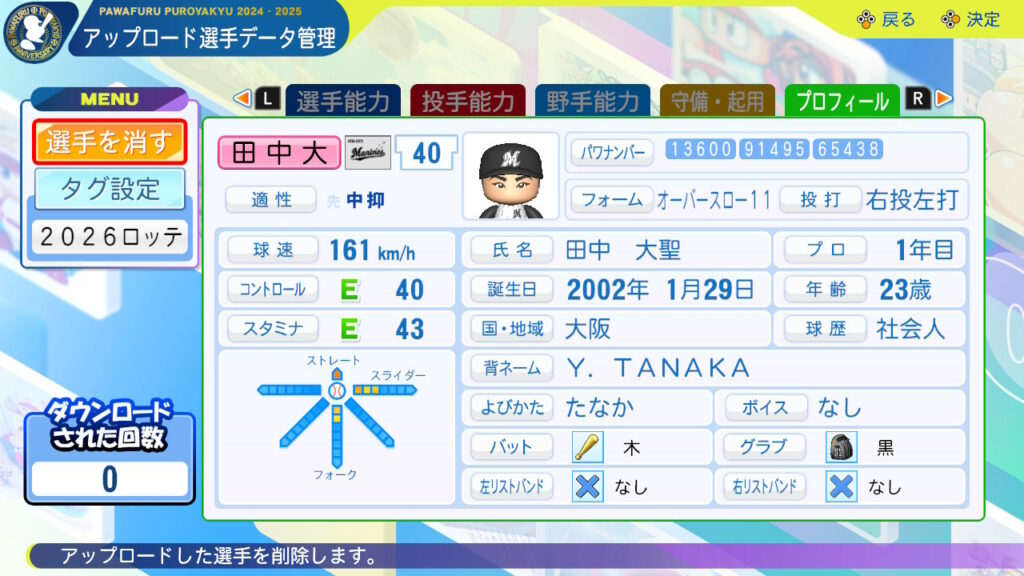Select 選手を消す delete player option
1024x576 pixels.
tap(110, 142)
